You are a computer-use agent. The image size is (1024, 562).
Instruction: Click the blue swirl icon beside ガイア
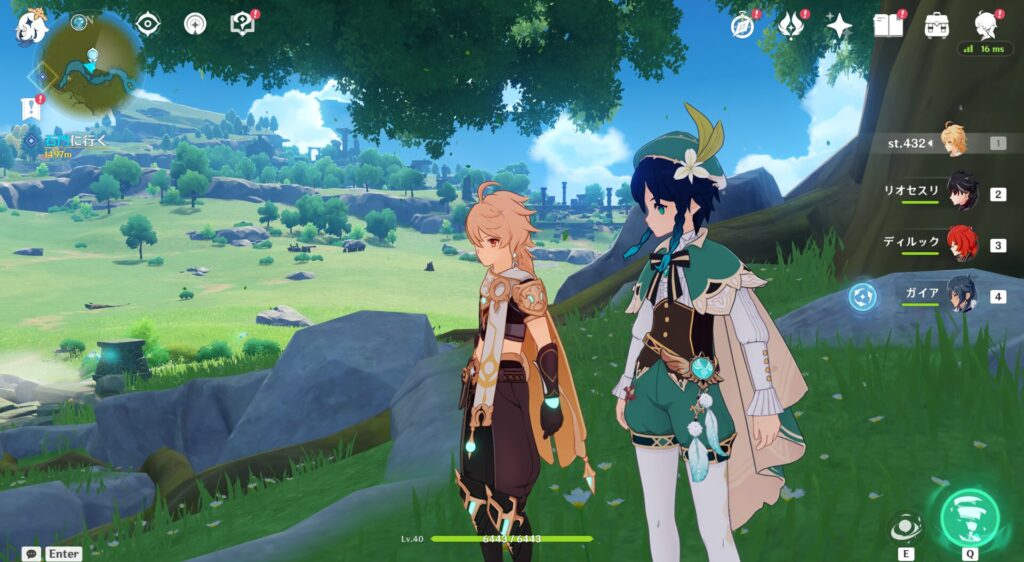click(x=862, y=297)
